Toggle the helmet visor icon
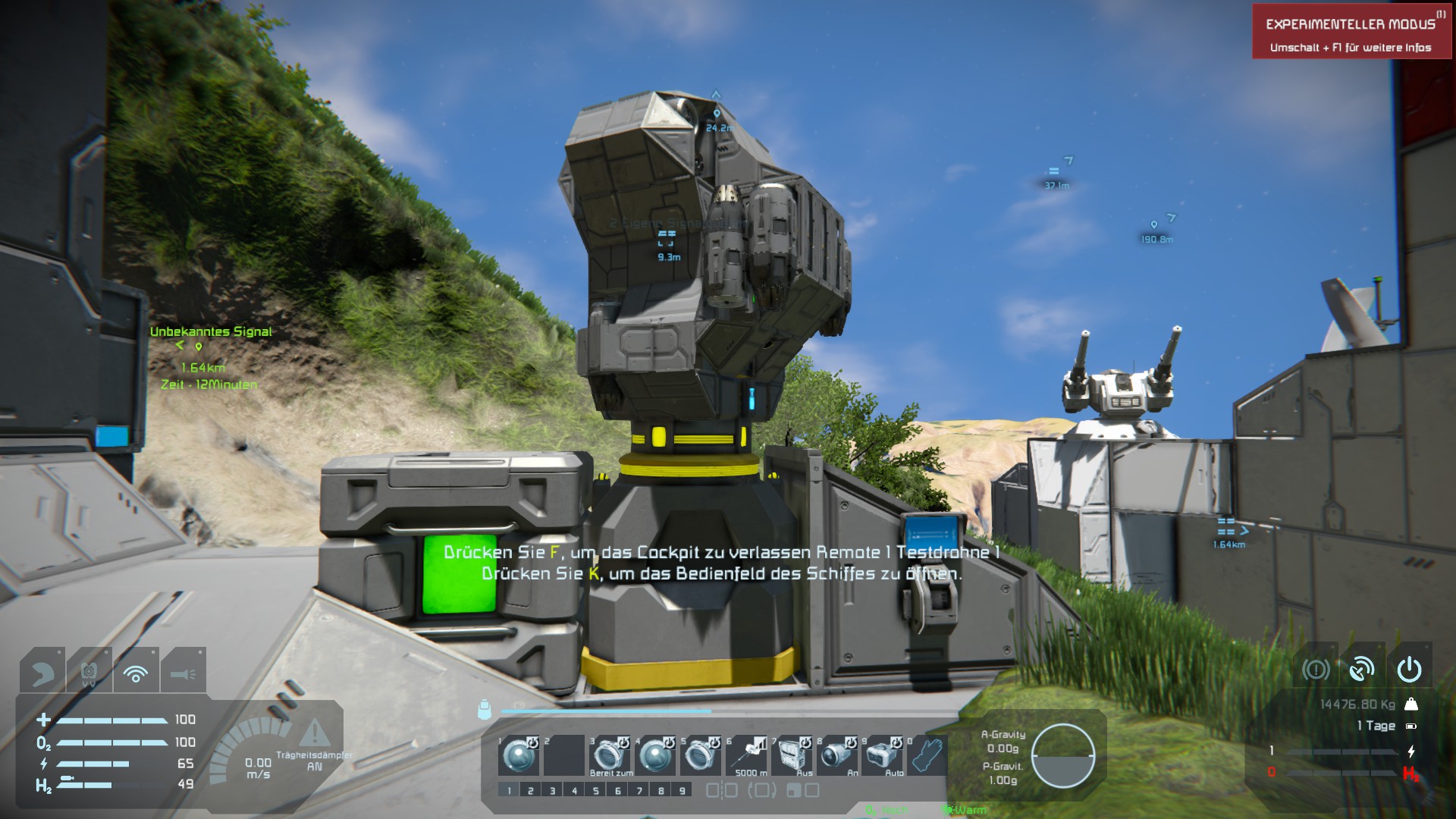This screenshot has height=819, width=1456. point(42,671)
